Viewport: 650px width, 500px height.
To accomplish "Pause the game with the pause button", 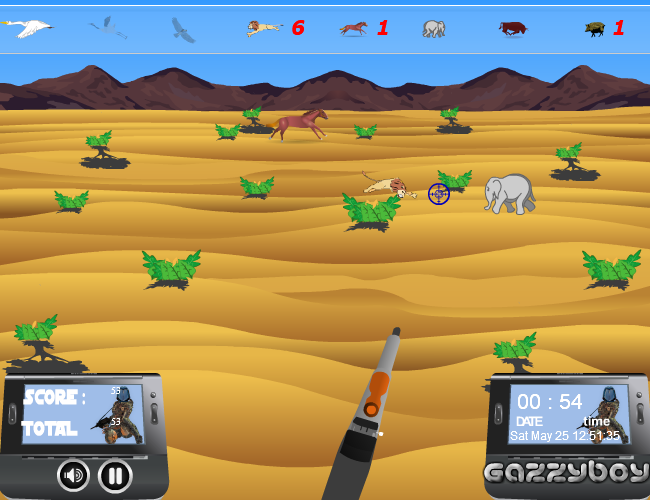I will click(x=115, y=474).
